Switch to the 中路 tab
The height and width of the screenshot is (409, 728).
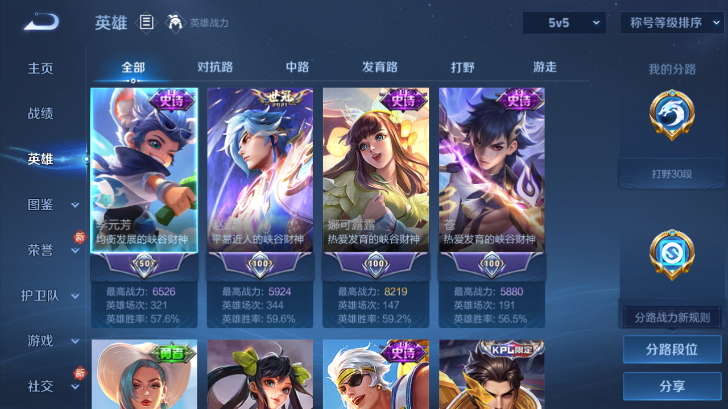click(x=297, y=67)
